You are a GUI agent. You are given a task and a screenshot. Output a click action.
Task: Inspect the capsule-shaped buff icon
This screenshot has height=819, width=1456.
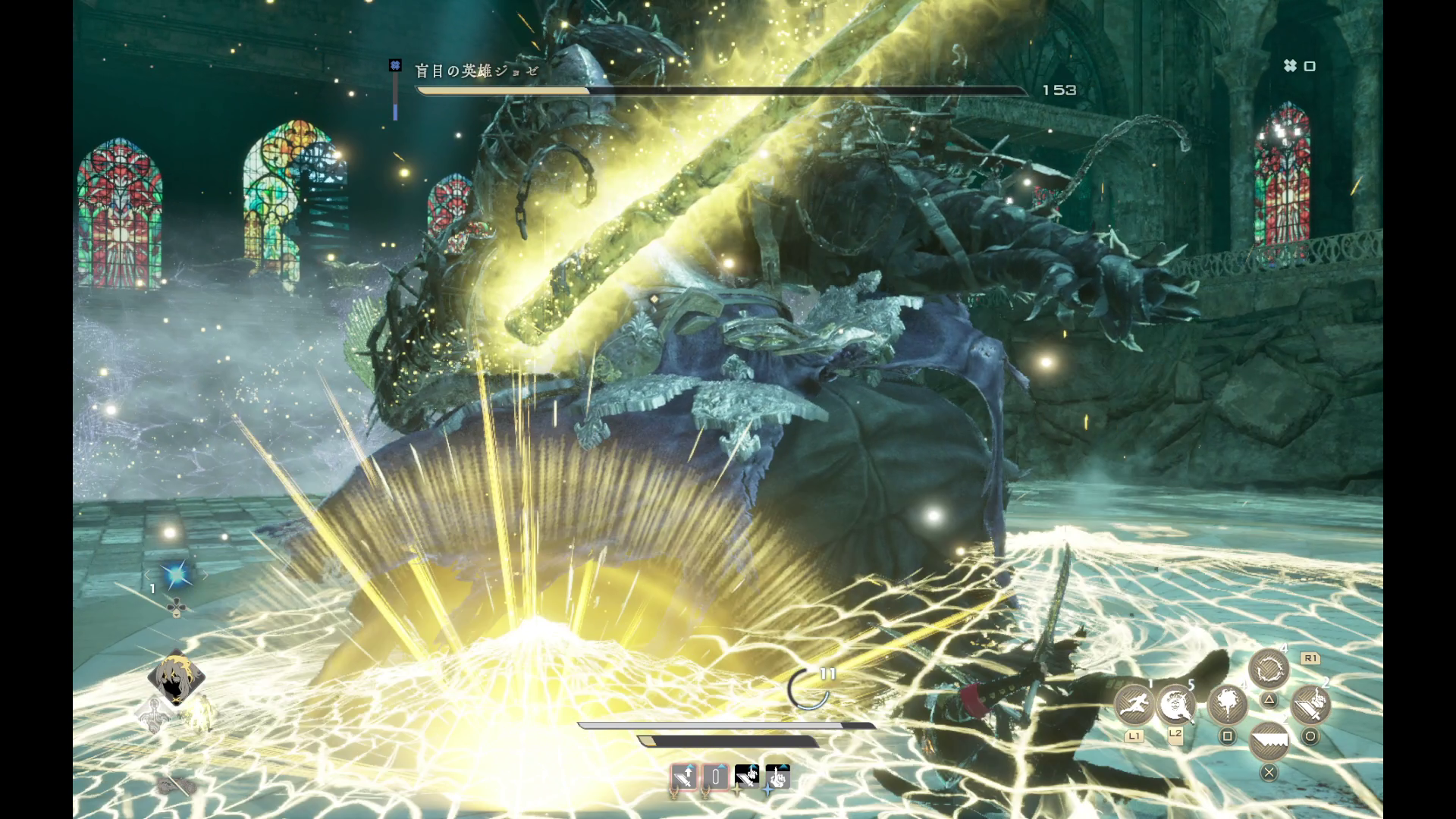click(x=715, y=777)
